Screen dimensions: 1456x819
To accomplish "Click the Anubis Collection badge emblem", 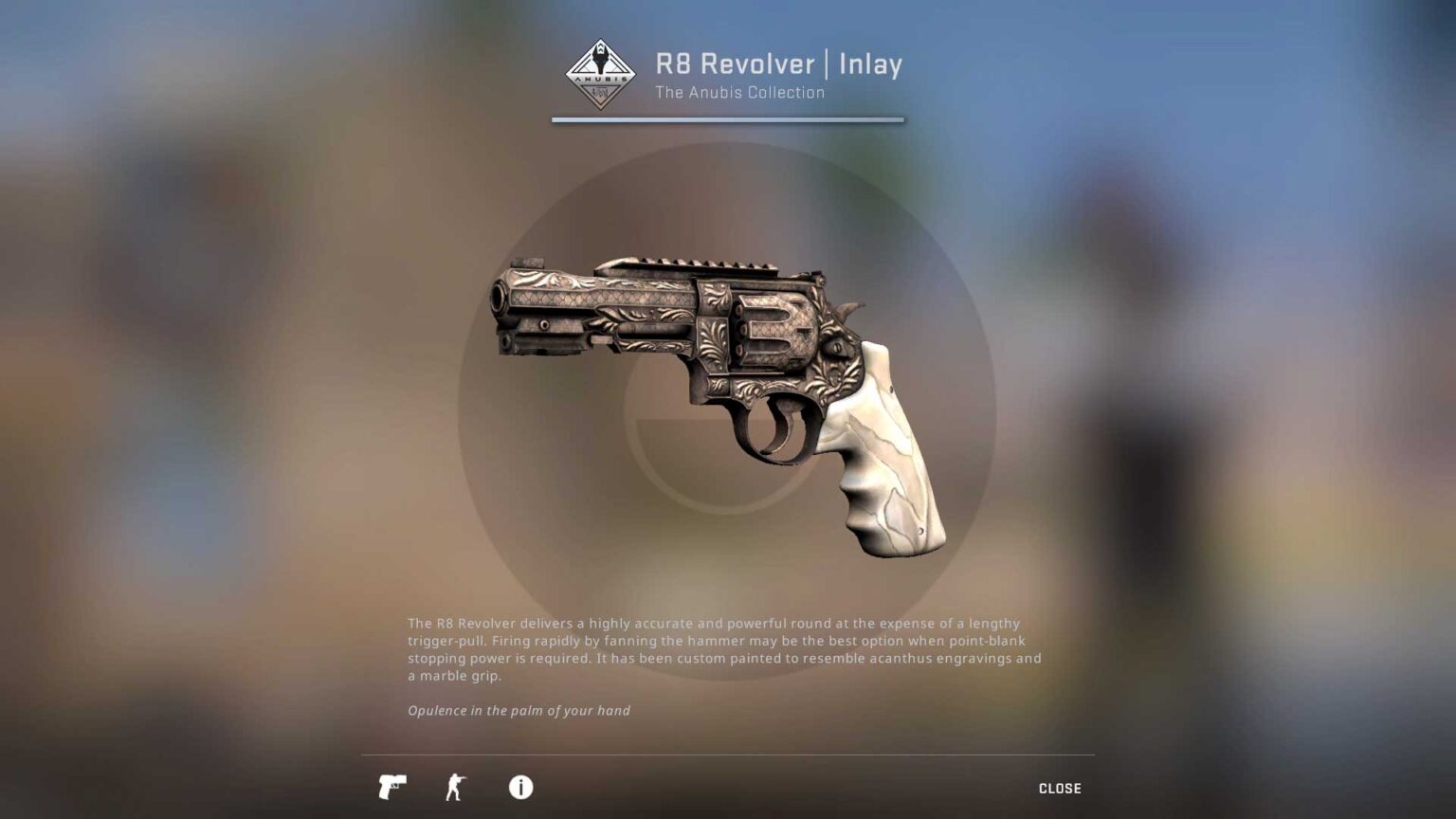I will (600, 74).
